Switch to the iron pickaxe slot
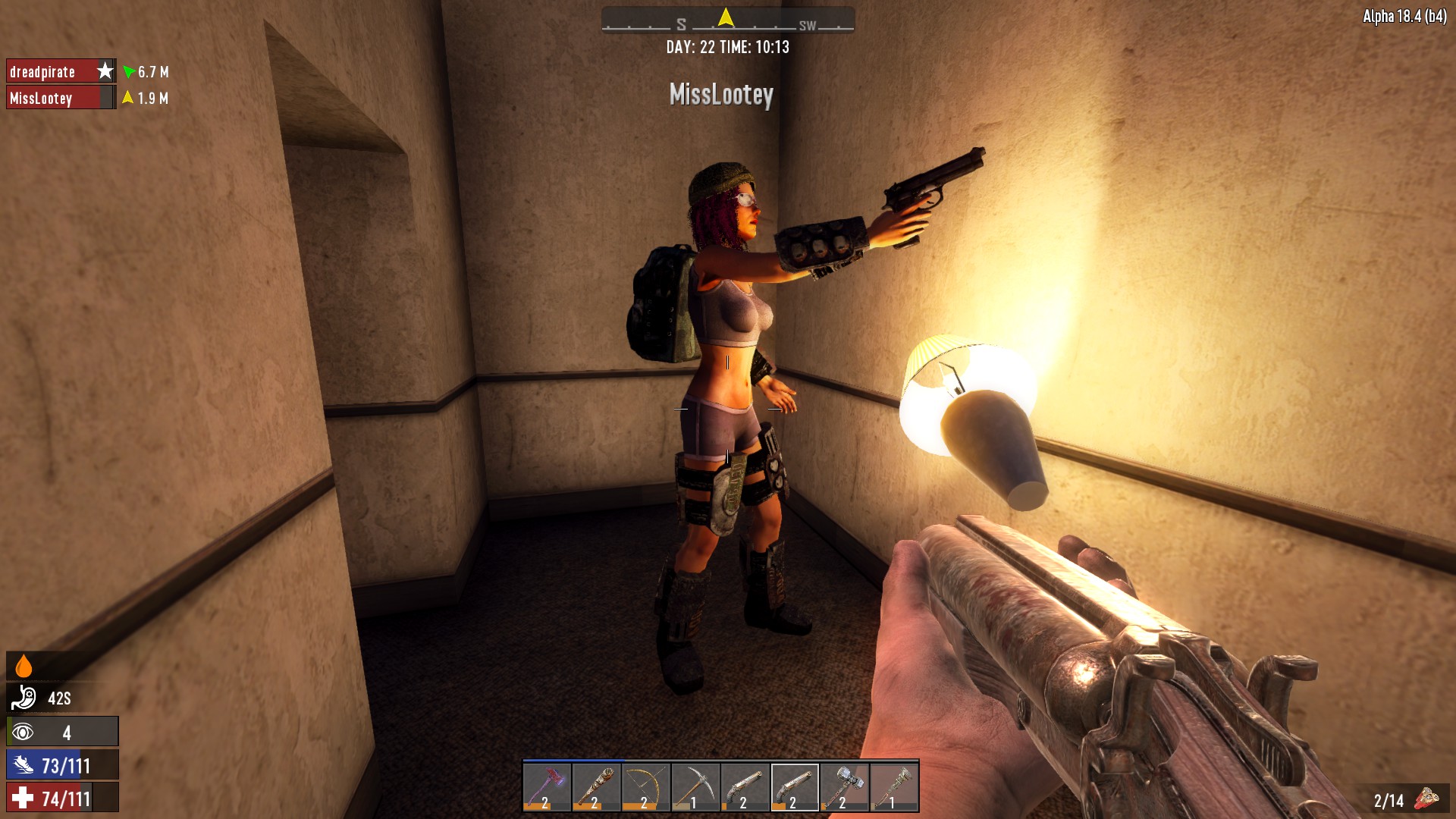The image size is (1456, 819). (x=695, y=787)
